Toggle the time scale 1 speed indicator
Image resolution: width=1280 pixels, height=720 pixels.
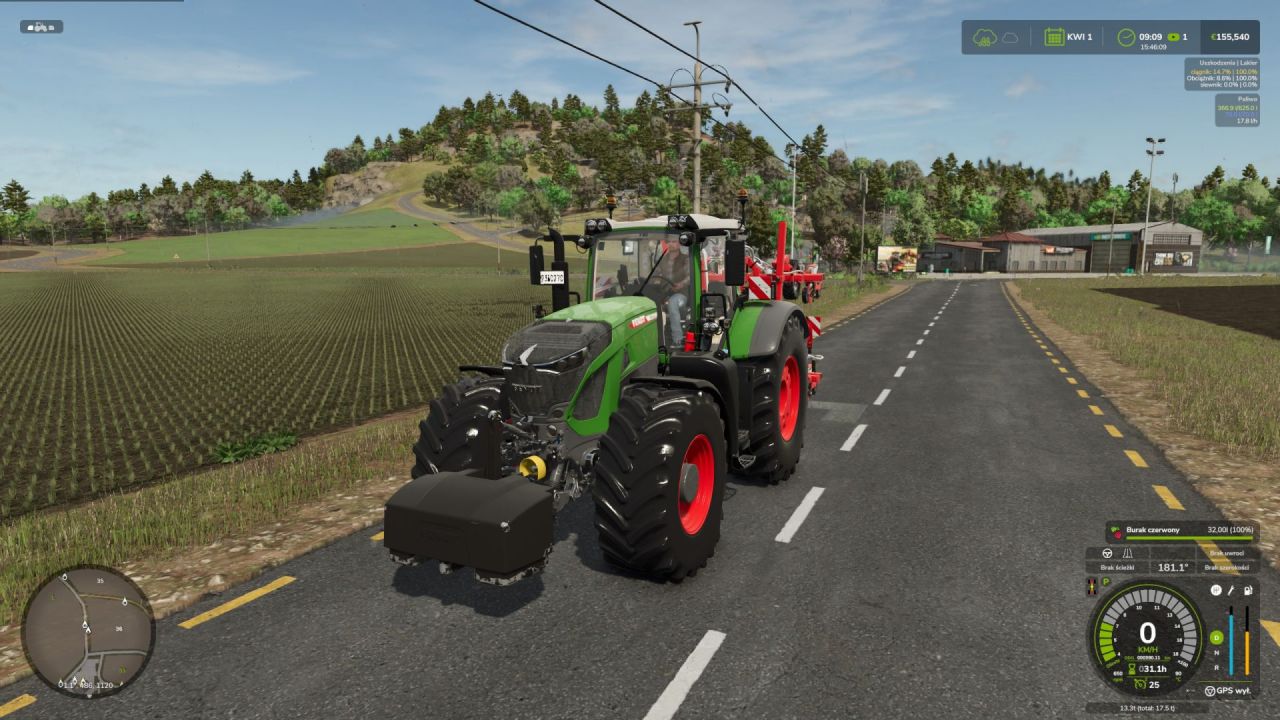pos(1174,36)
